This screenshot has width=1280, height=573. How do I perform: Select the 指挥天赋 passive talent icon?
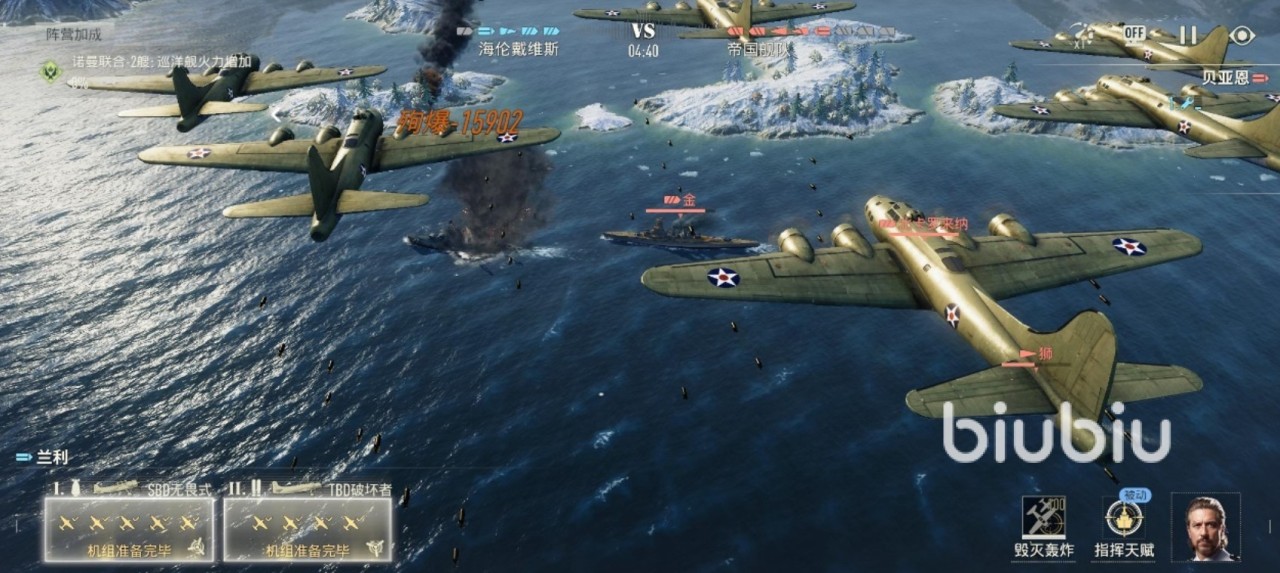coord(1122,518)
